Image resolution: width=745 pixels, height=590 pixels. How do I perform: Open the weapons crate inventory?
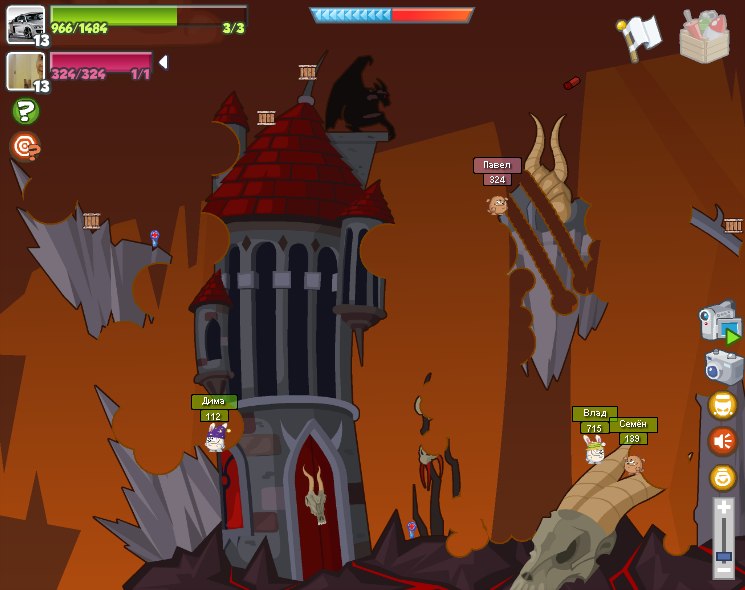tap(704, 37)
